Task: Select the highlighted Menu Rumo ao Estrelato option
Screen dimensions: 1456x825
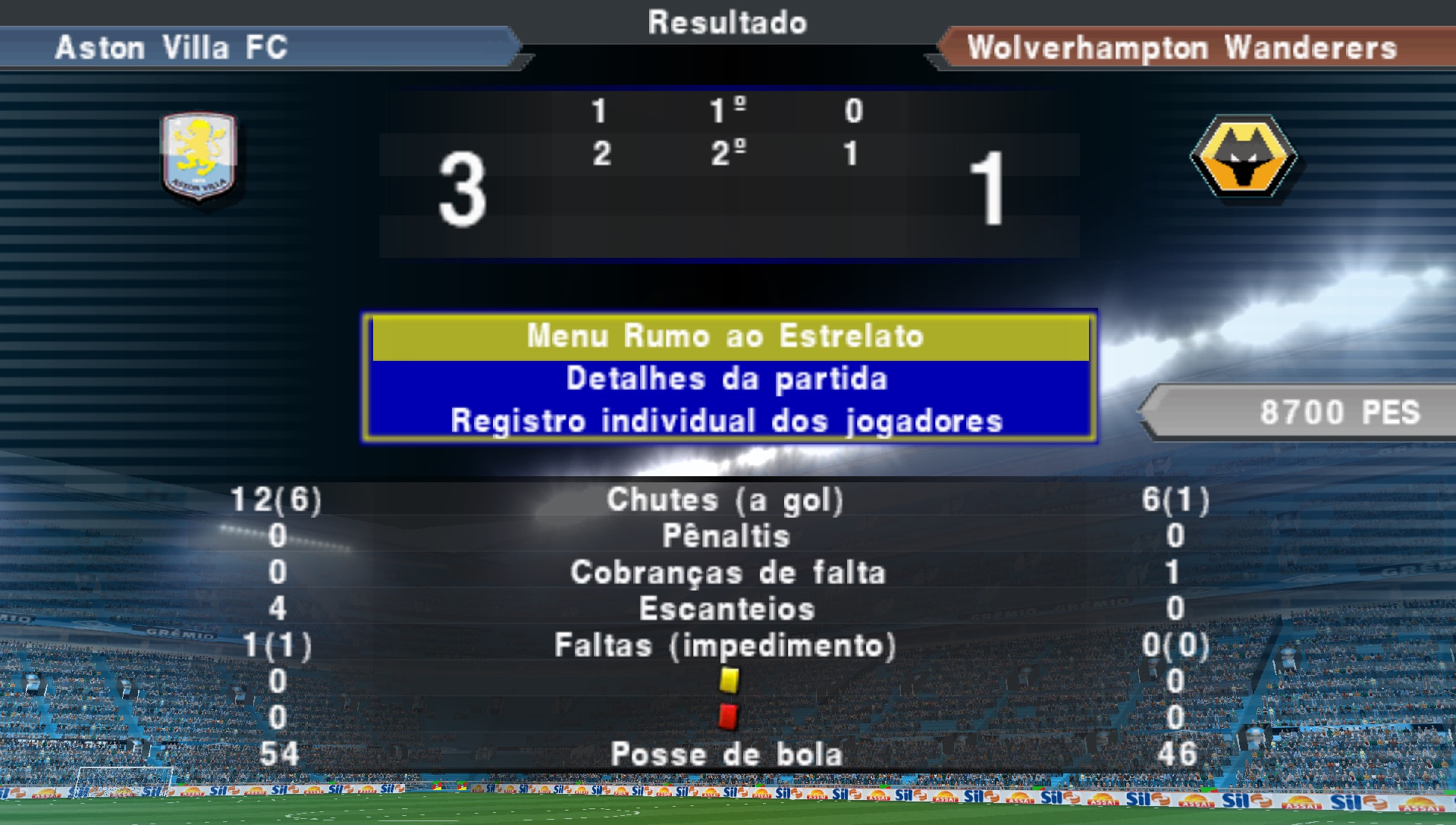Action: click(726, 336)
